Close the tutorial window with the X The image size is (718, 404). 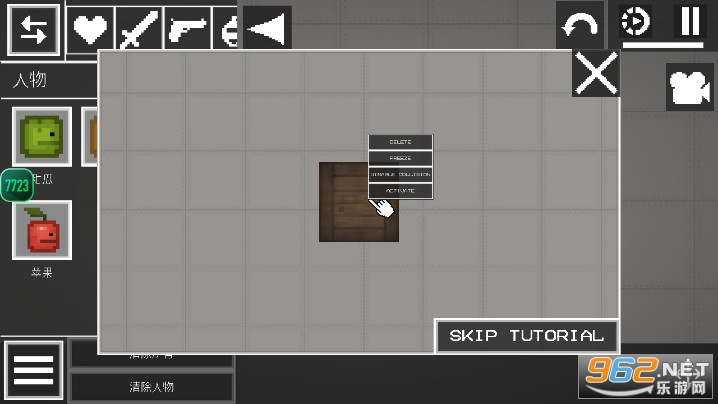pos(596,74)
